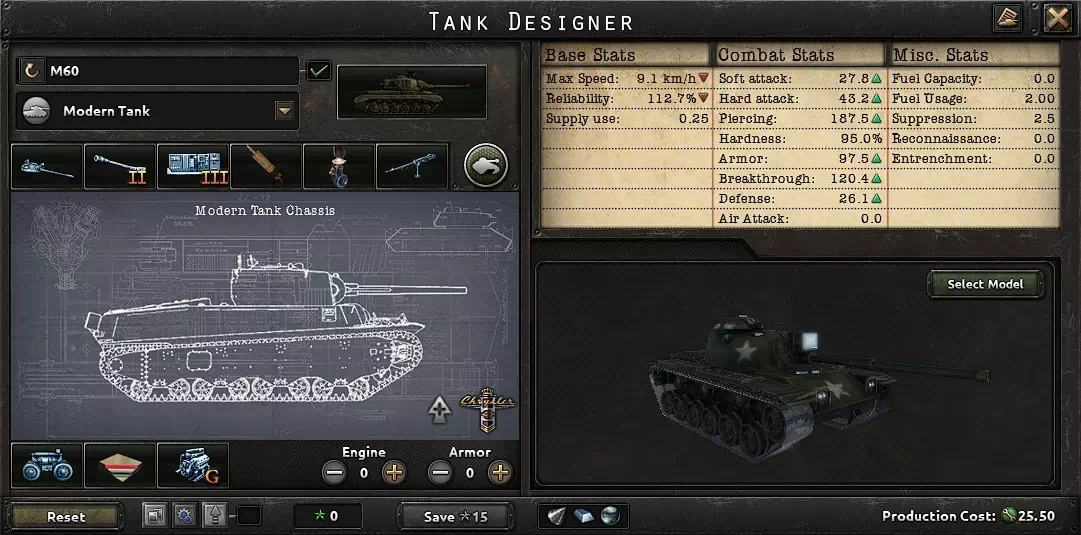The image size is (1081, 535).
Task: Increase the Armor level with the plus button
Action: pos(499,473)
